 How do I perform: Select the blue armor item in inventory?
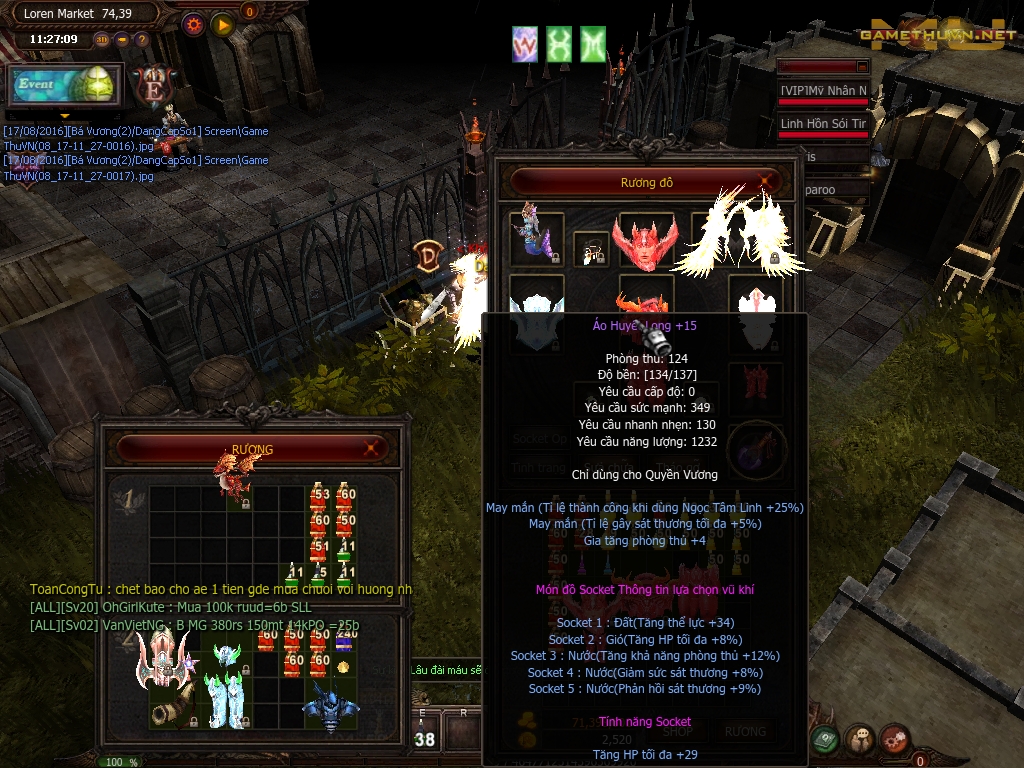point(330,707)
